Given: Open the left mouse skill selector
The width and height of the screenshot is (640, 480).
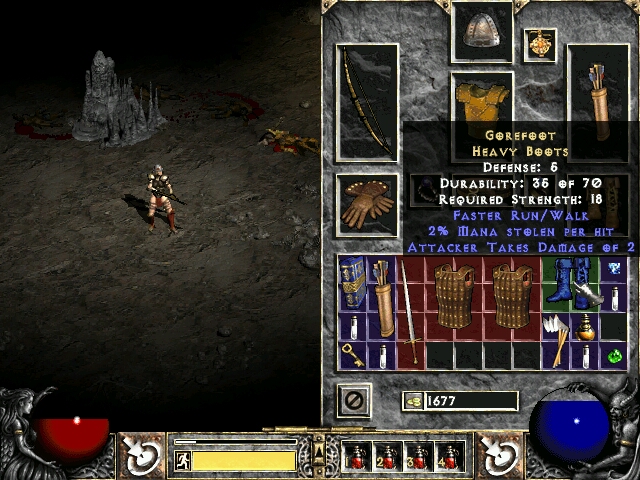Looking at the screenshot, I should [x=141, y=455].
